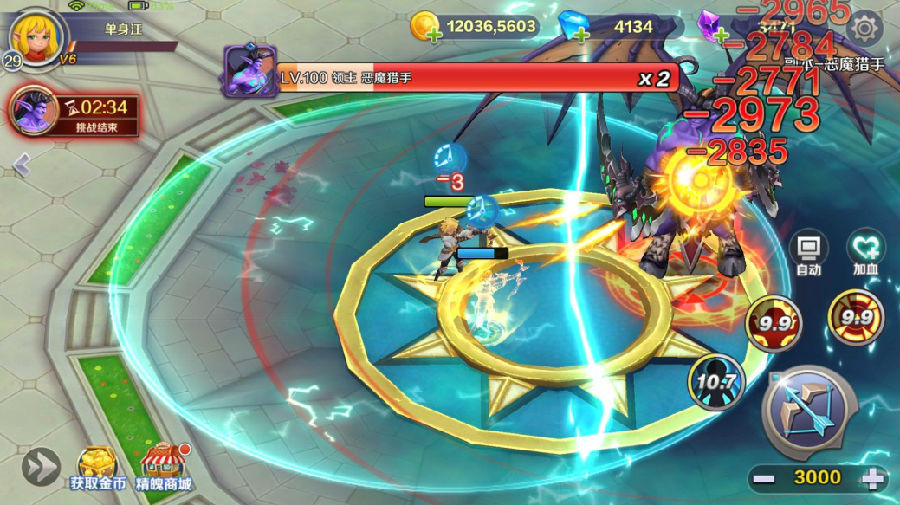900x505 pixels.
Task: Open the spirit shop (精魄商城)
Action: 164,467
